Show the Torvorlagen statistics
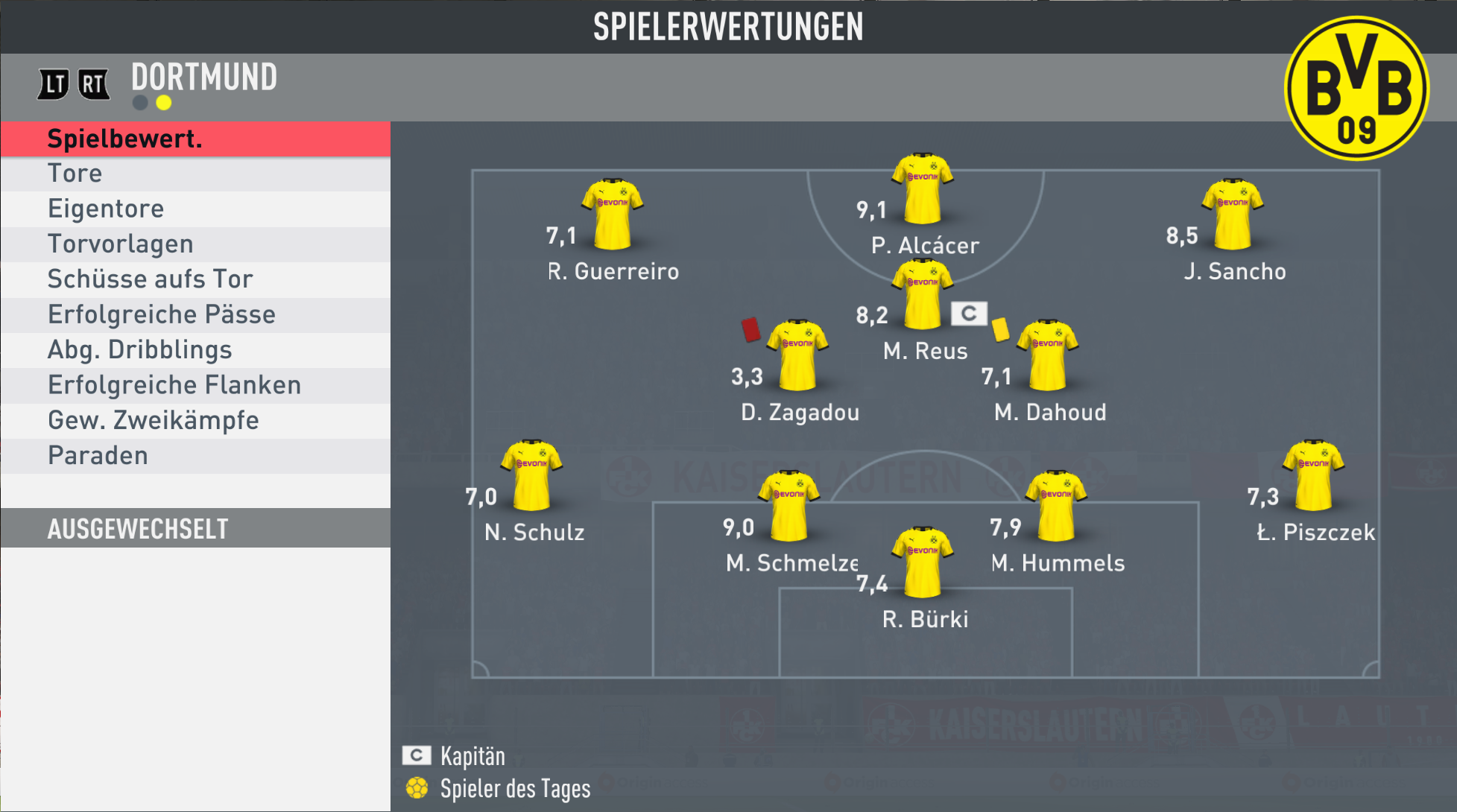 (195, 244)
